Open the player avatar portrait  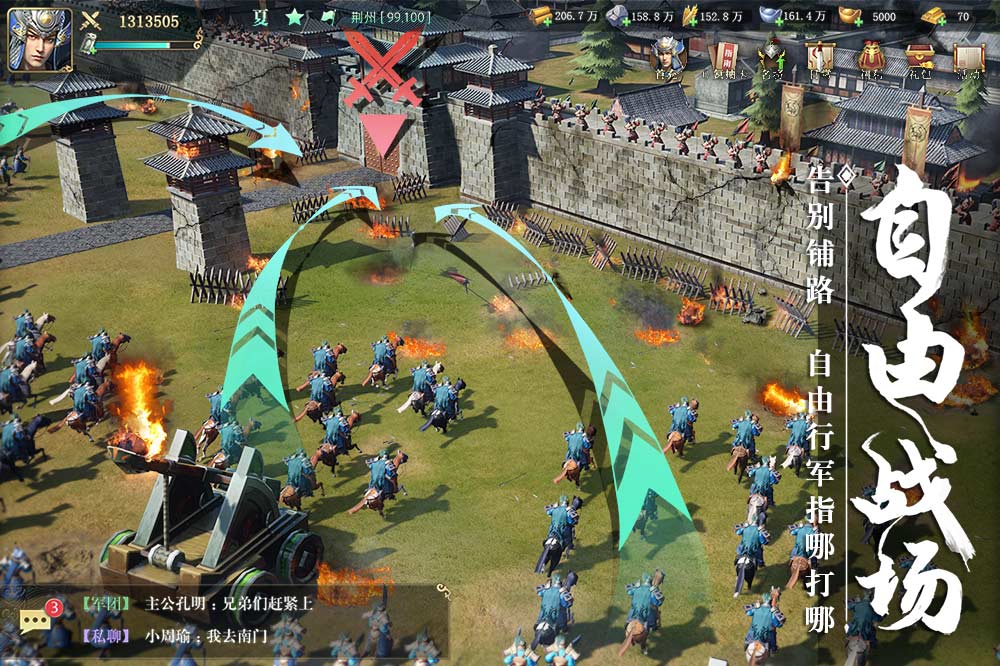(40, 40)
